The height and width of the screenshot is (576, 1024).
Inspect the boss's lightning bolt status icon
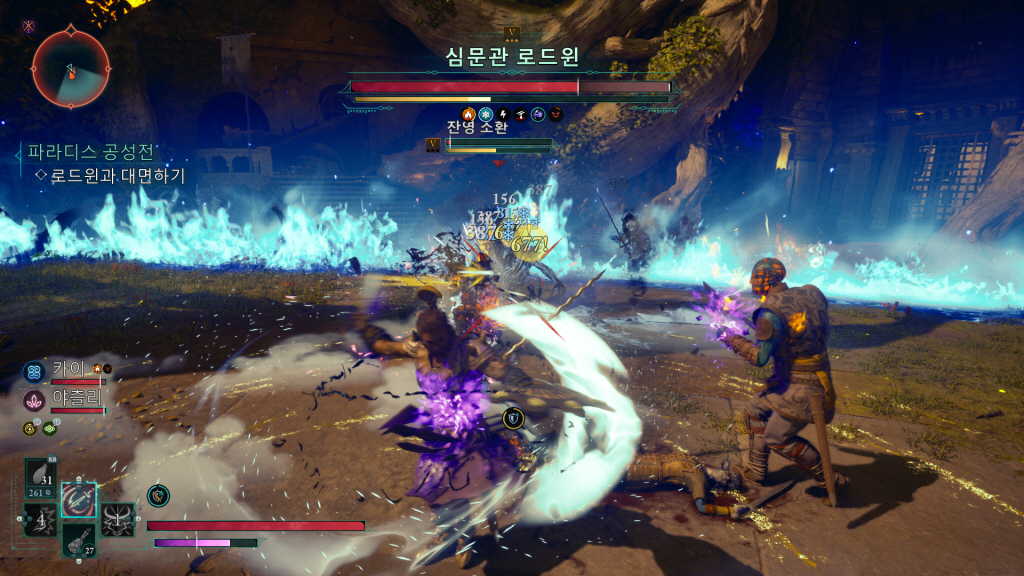click(504, 114)
